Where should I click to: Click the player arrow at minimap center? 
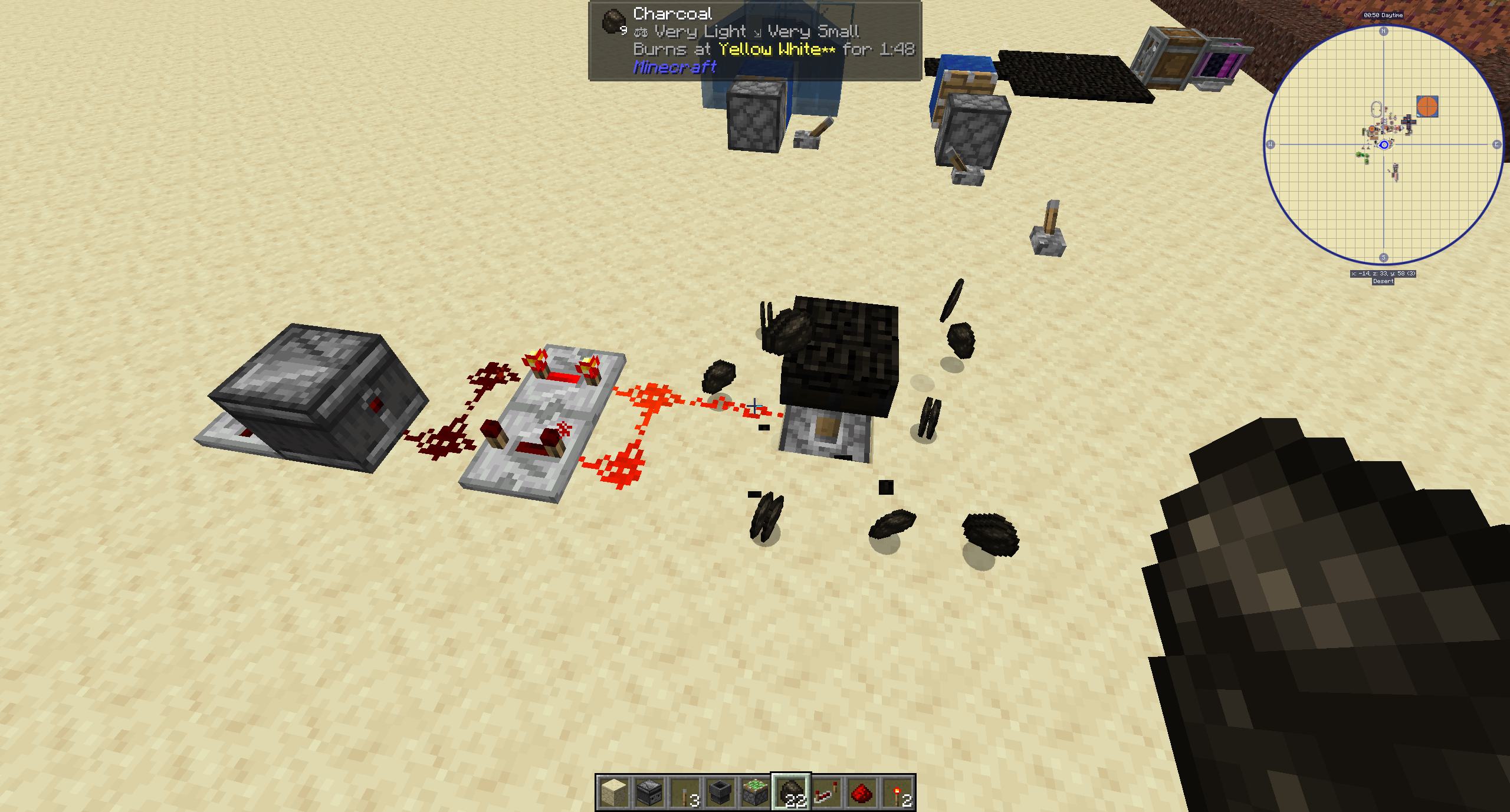coord(1384,146)
